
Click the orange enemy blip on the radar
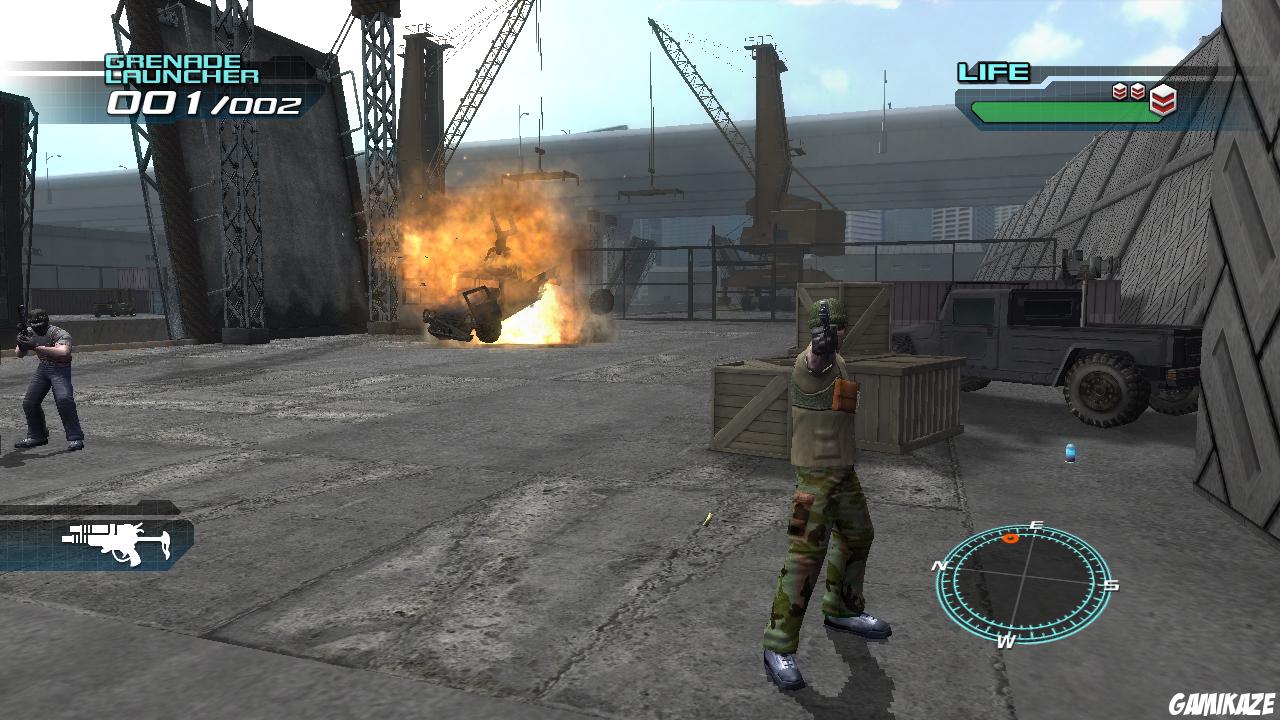coord(1010,538)
